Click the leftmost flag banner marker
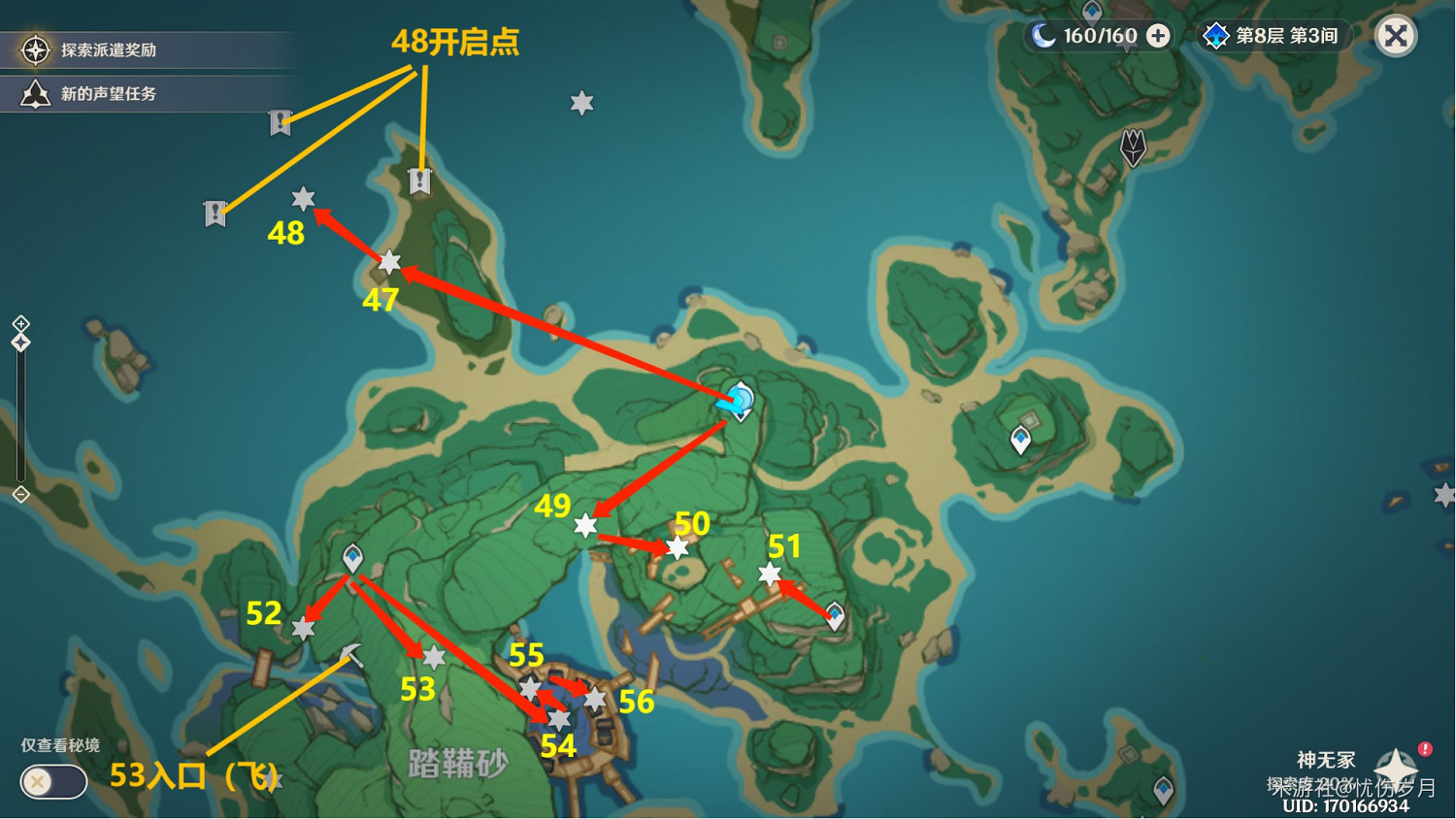 pos(215,213)
